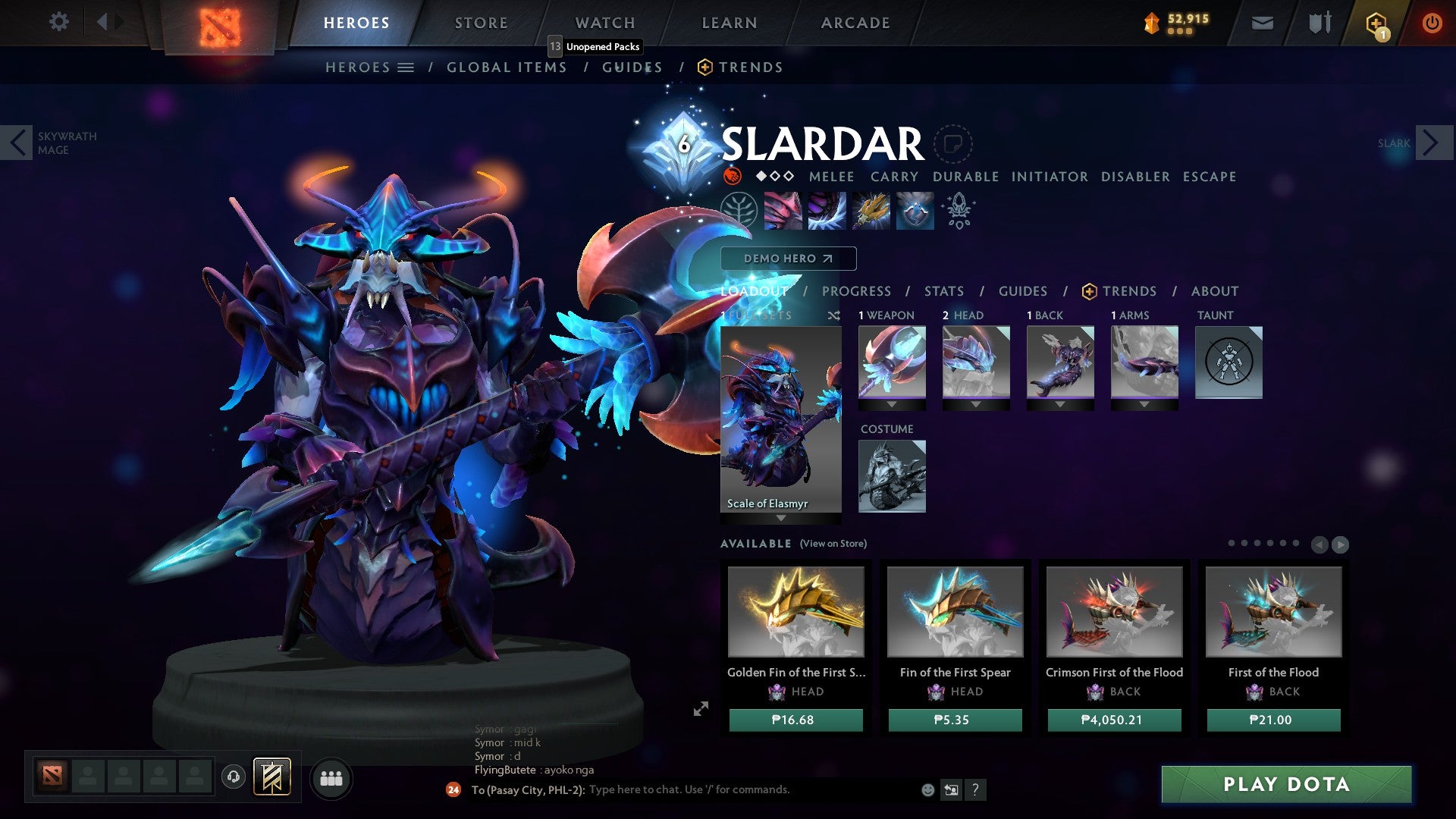Screen dimensions: 1456x819
Task: Click the Crimson First of the Flood thumbnail
Action: (x=1115, y=611)
